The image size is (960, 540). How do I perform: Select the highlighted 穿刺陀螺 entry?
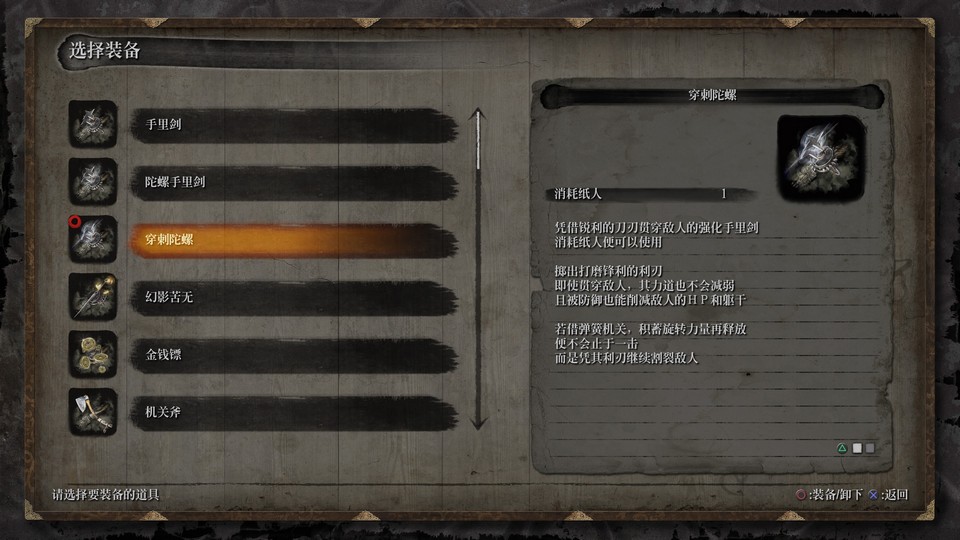coord(295,240)
